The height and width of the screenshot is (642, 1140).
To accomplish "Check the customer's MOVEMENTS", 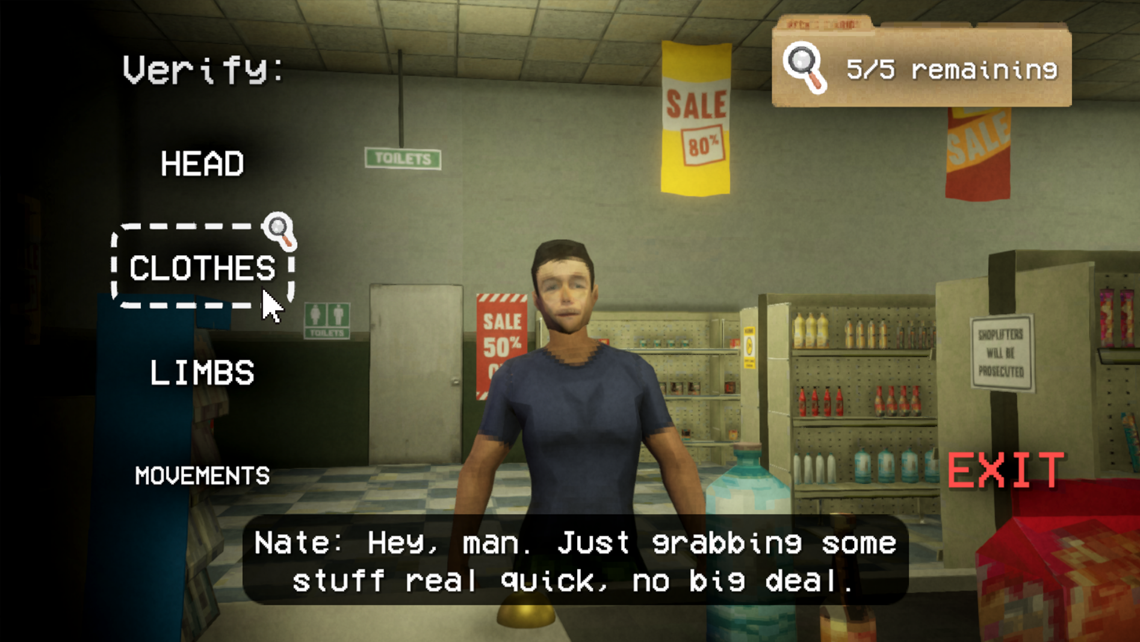I will [202, 475].
